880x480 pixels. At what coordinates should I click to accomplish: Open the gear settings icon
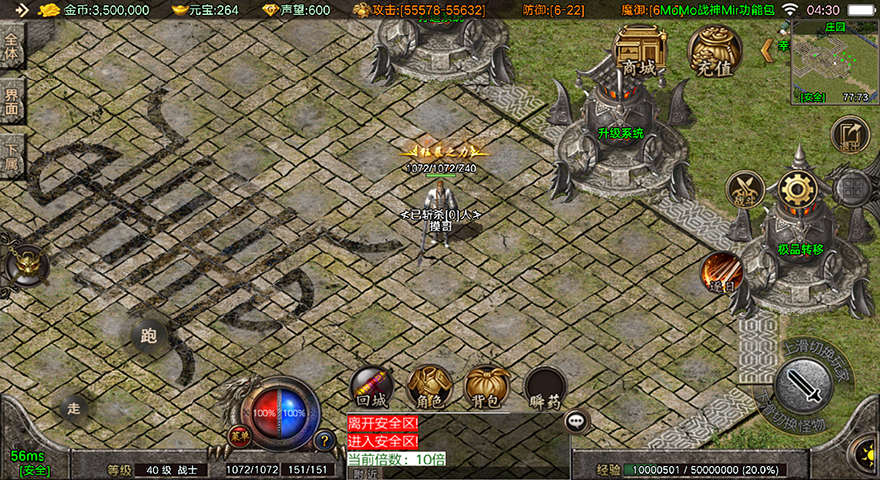coord(797,189)
